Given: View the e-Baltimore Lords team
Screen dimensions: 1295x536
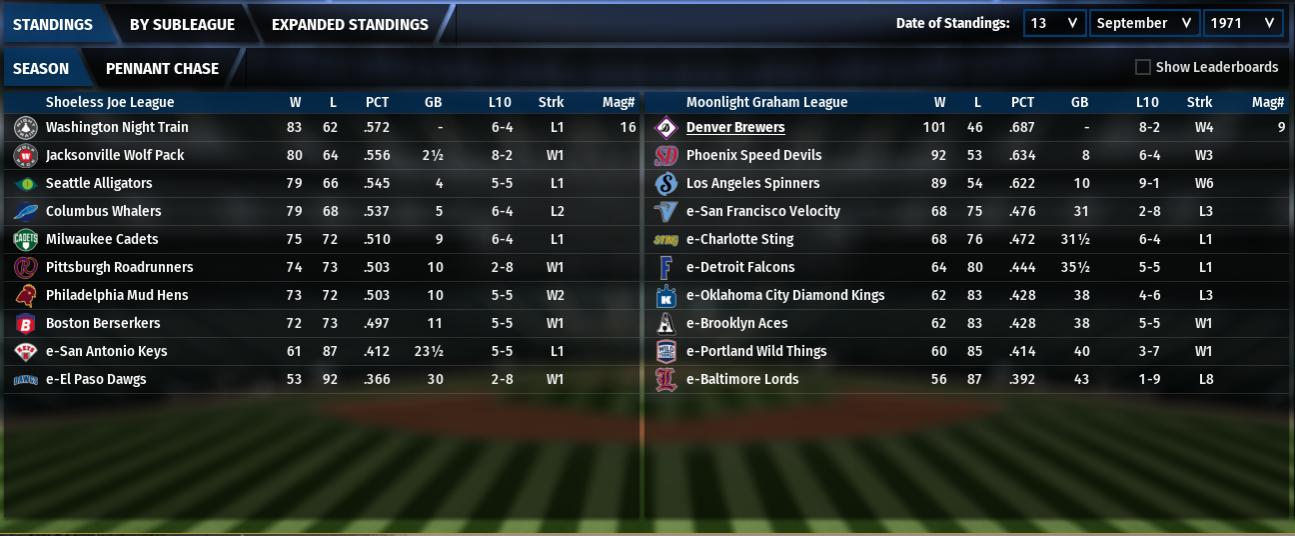Looking at the screenshot, I should tap(742, 379).
